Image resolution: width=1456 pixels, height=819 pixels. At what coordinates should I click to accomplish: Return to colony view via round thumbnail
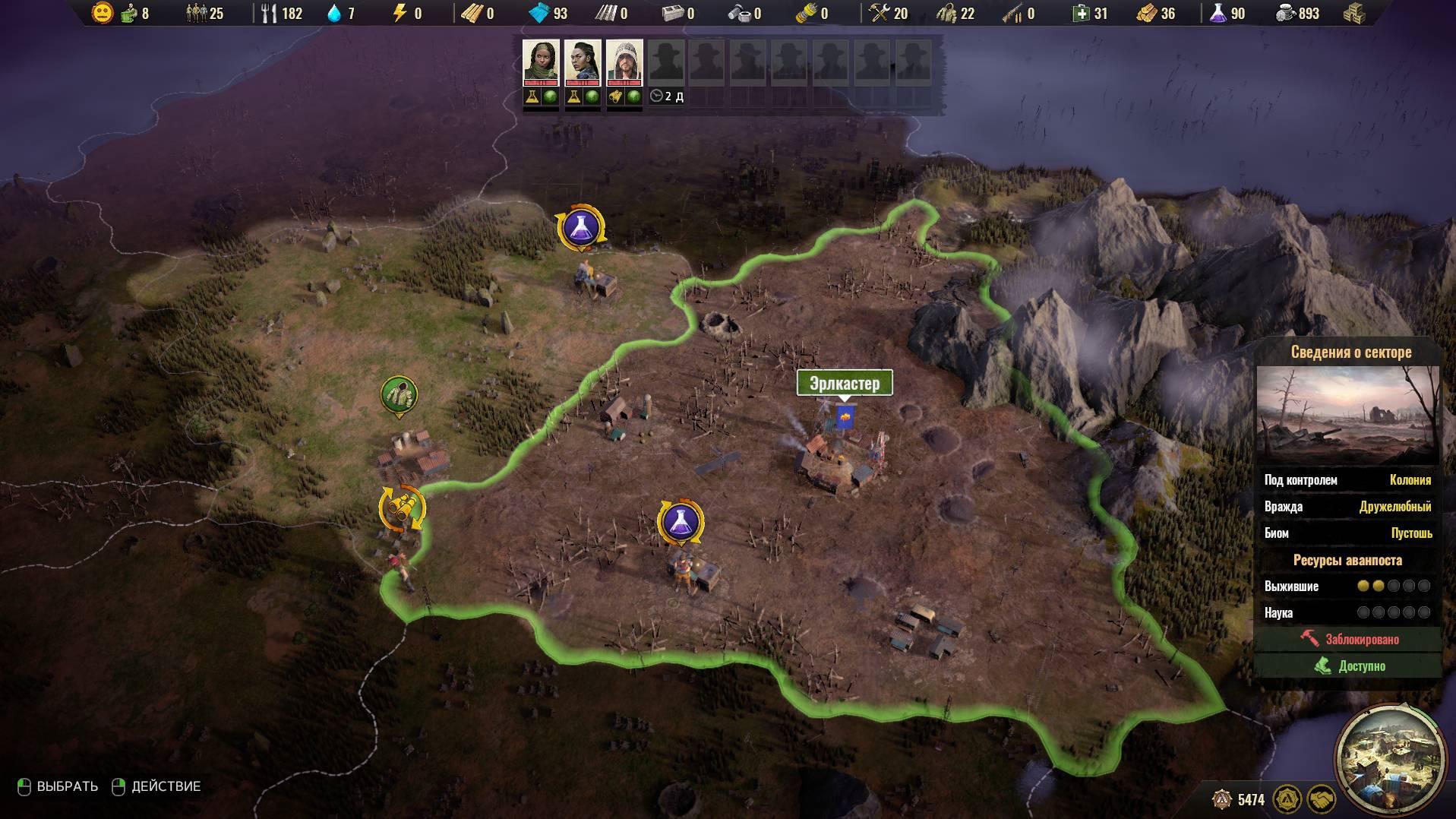[x=1389, y=758]
